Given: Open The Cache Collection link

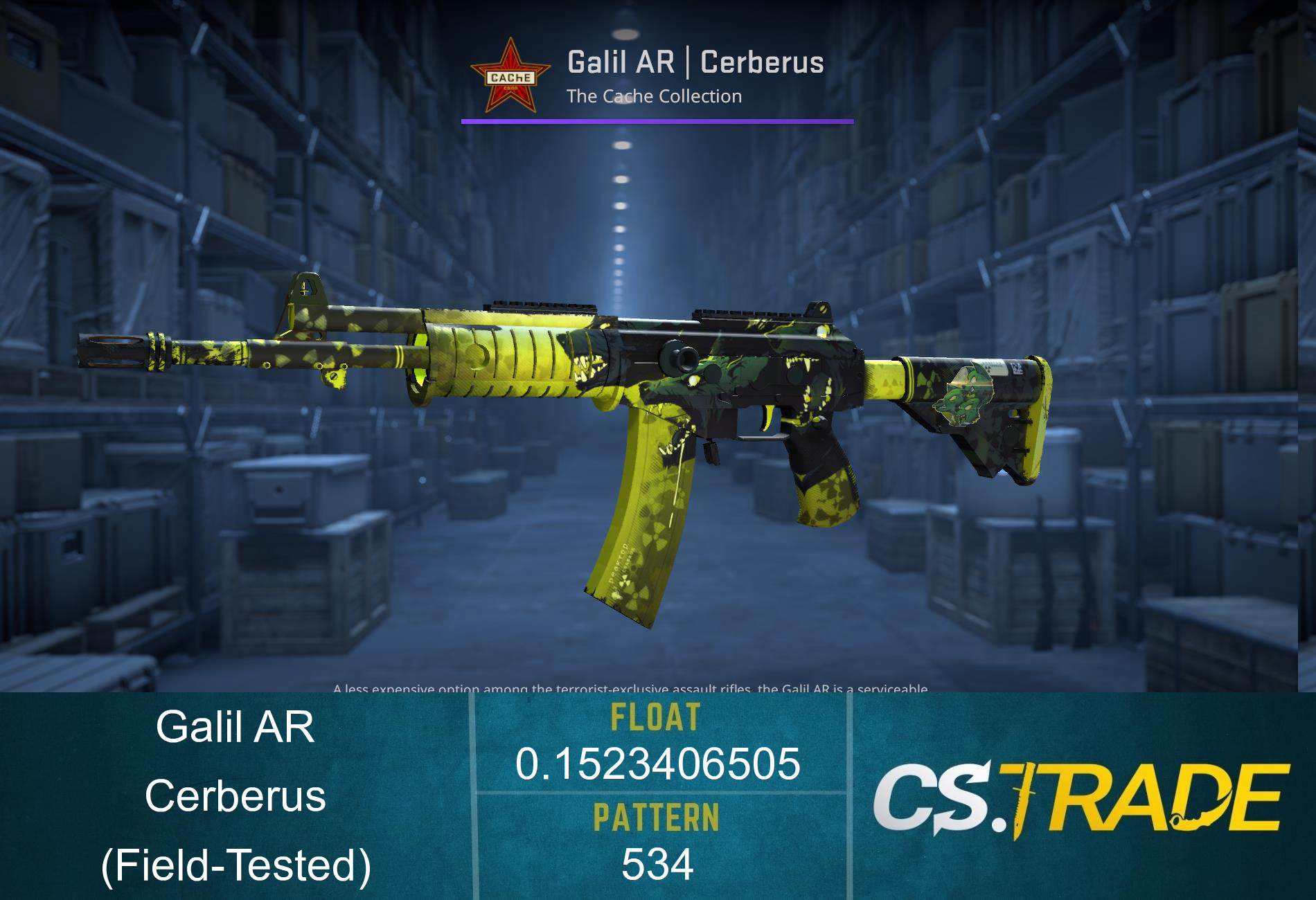Looking at the screenshot, I should point(655,97).
